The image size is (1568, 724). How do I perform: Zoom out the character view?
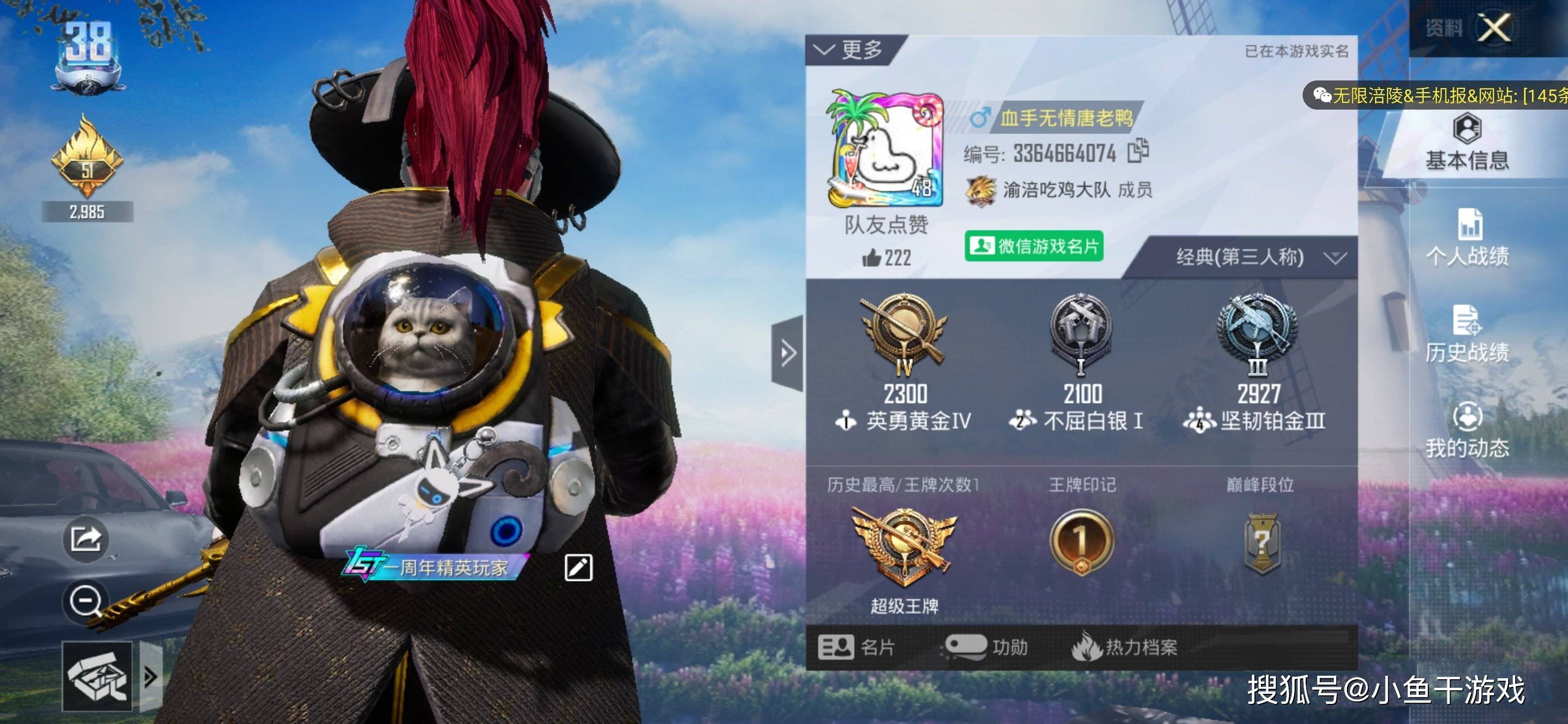tap(86, 602)
